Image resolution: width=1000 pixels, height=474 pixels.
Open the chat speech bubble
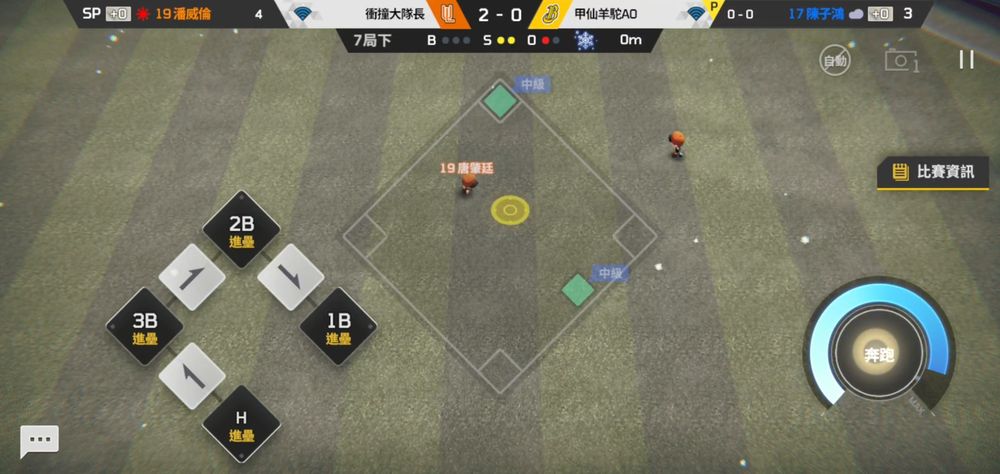coord(40,440)
